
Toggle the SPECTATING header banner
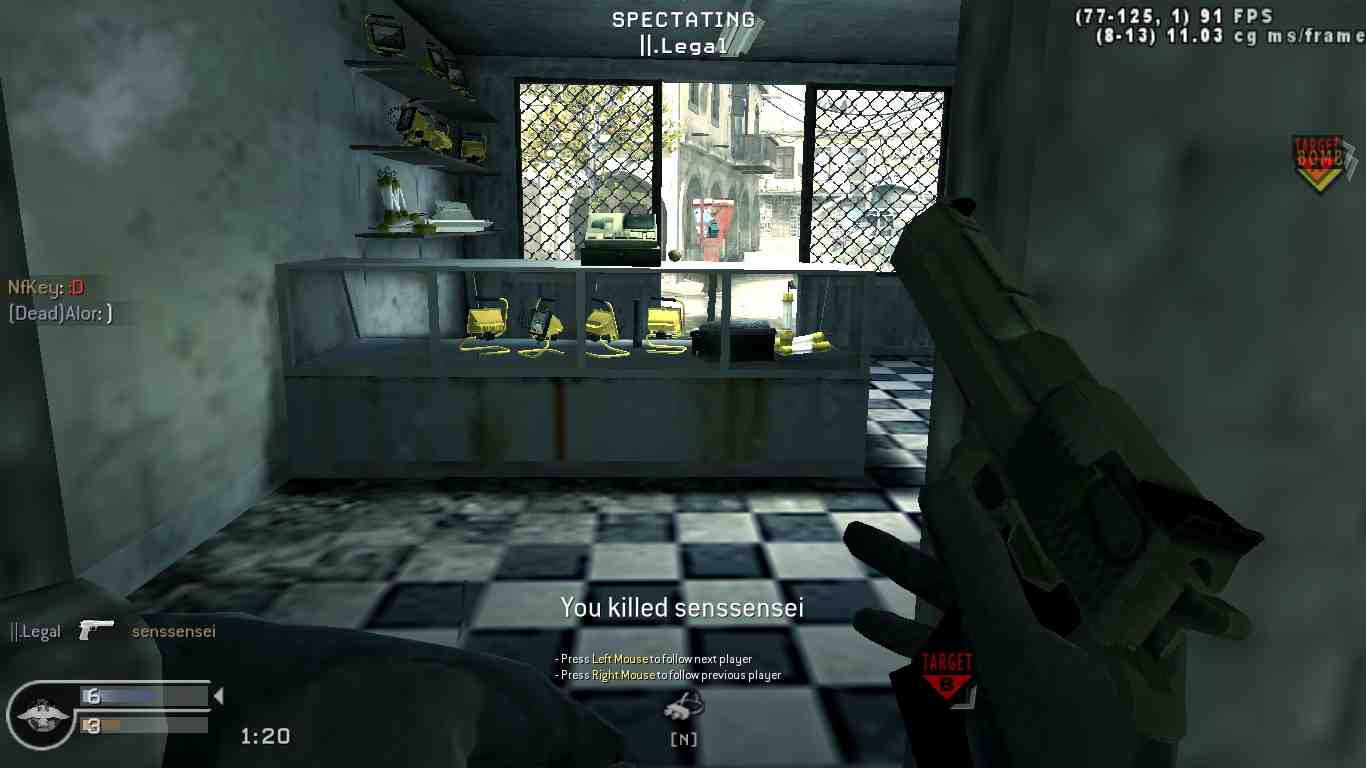(683, 19)
